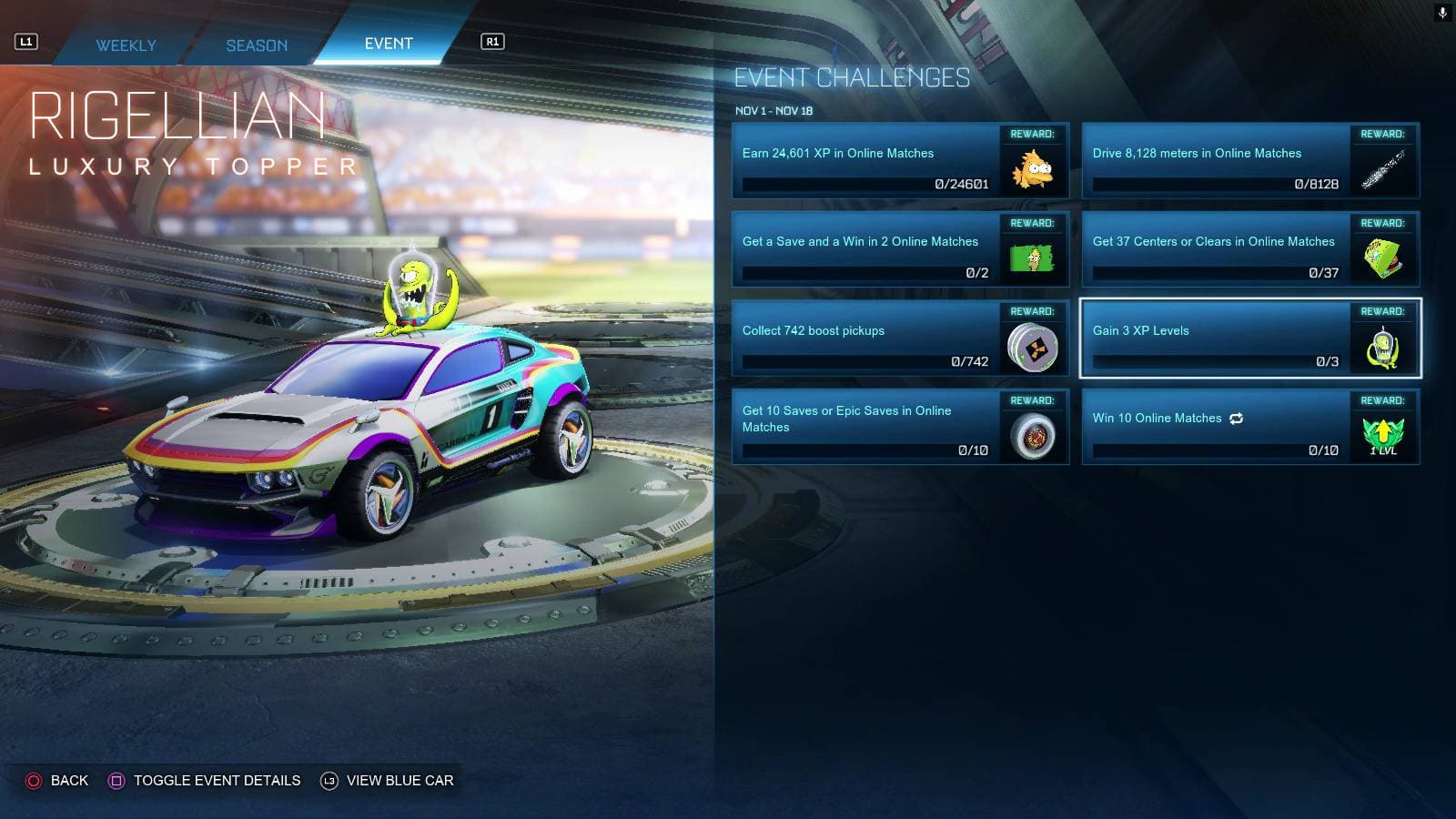Screen dimensions: 1456x819
Task: Mute the microphone icon at top right
Action: pos(1443,12)
